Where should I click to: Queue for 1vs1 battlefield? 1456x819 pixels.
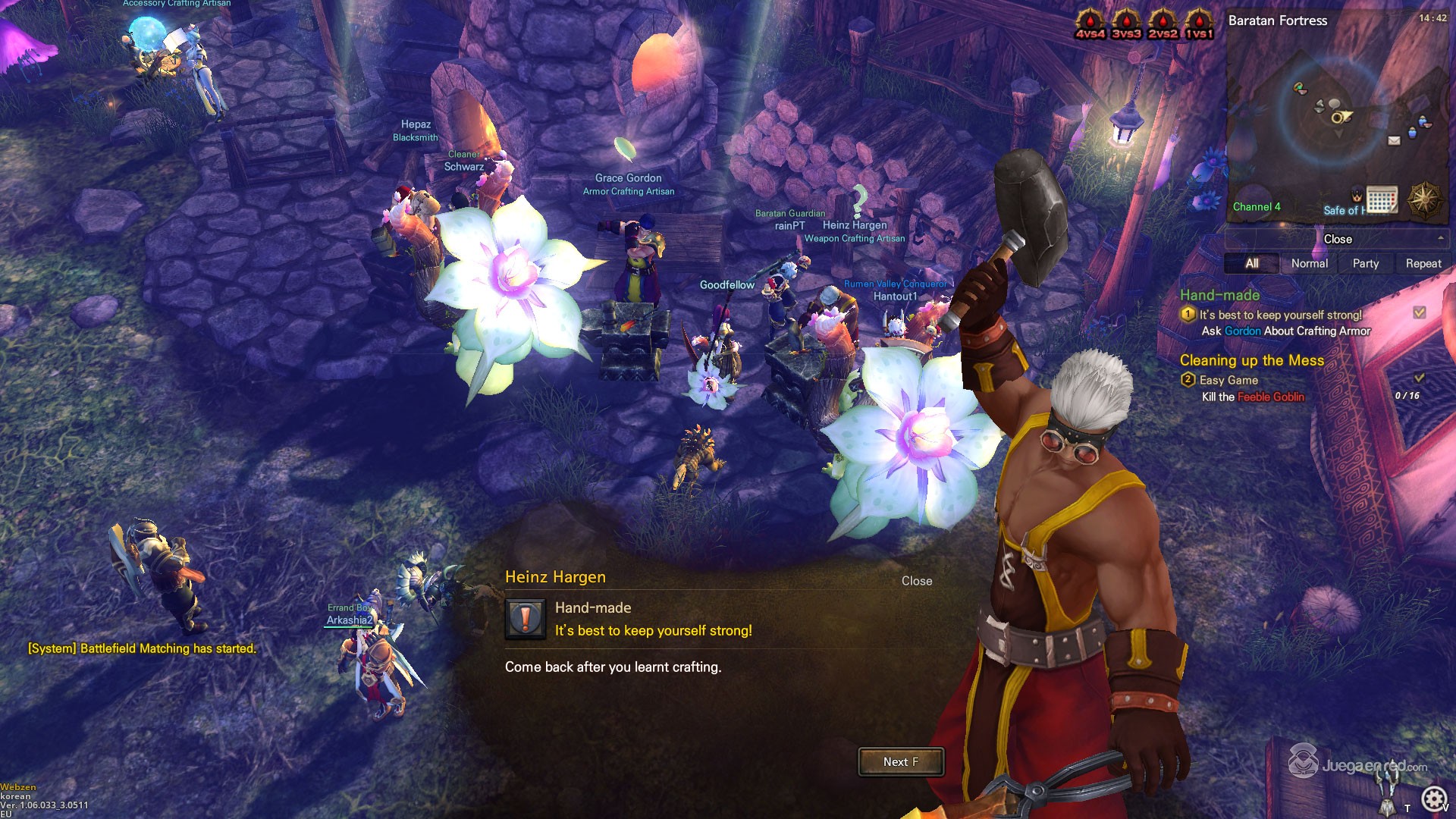click(x=1199, y=24)
